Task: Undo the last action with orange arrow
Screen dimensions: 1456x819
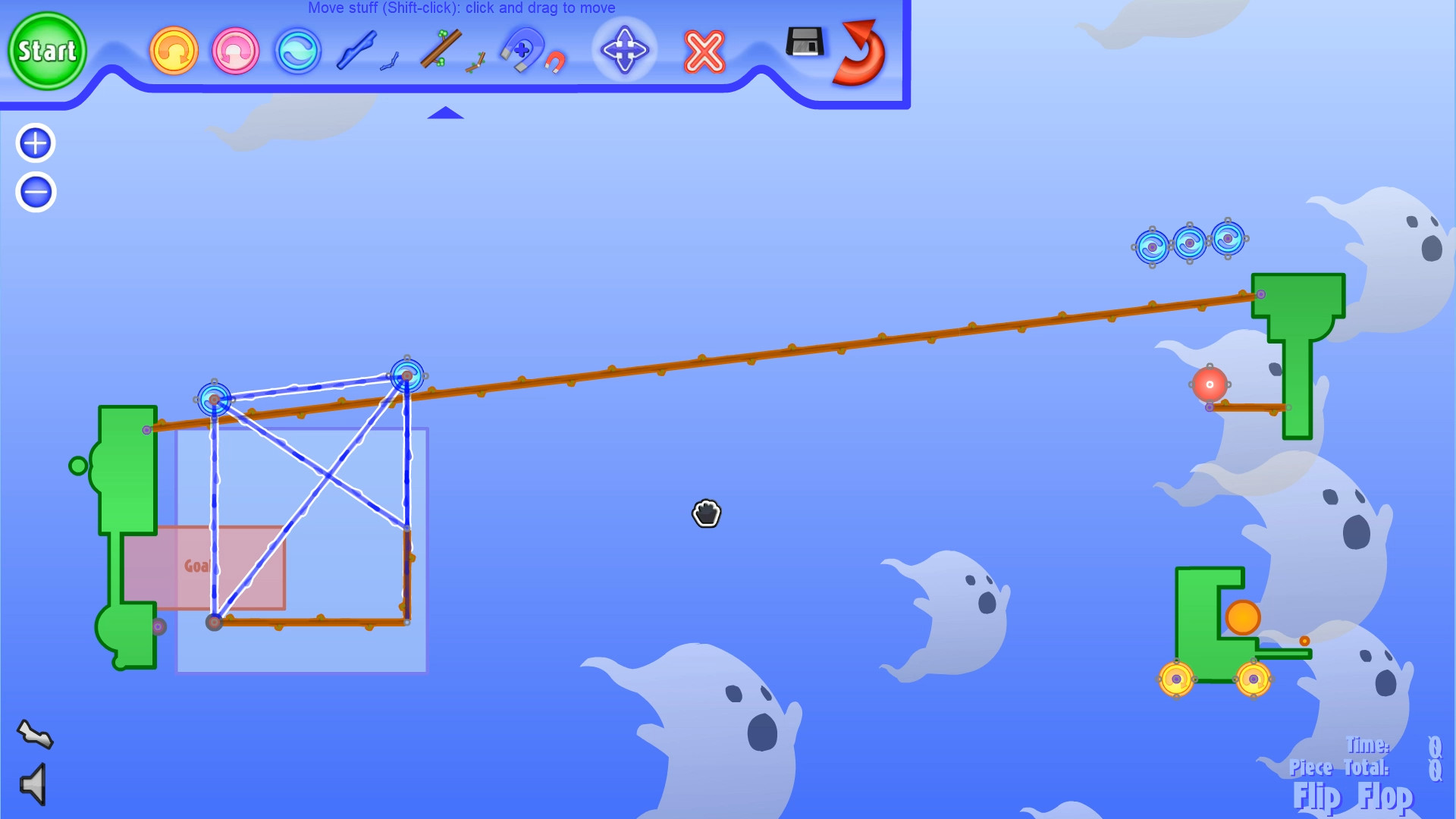Action: (x=174, y=51)
